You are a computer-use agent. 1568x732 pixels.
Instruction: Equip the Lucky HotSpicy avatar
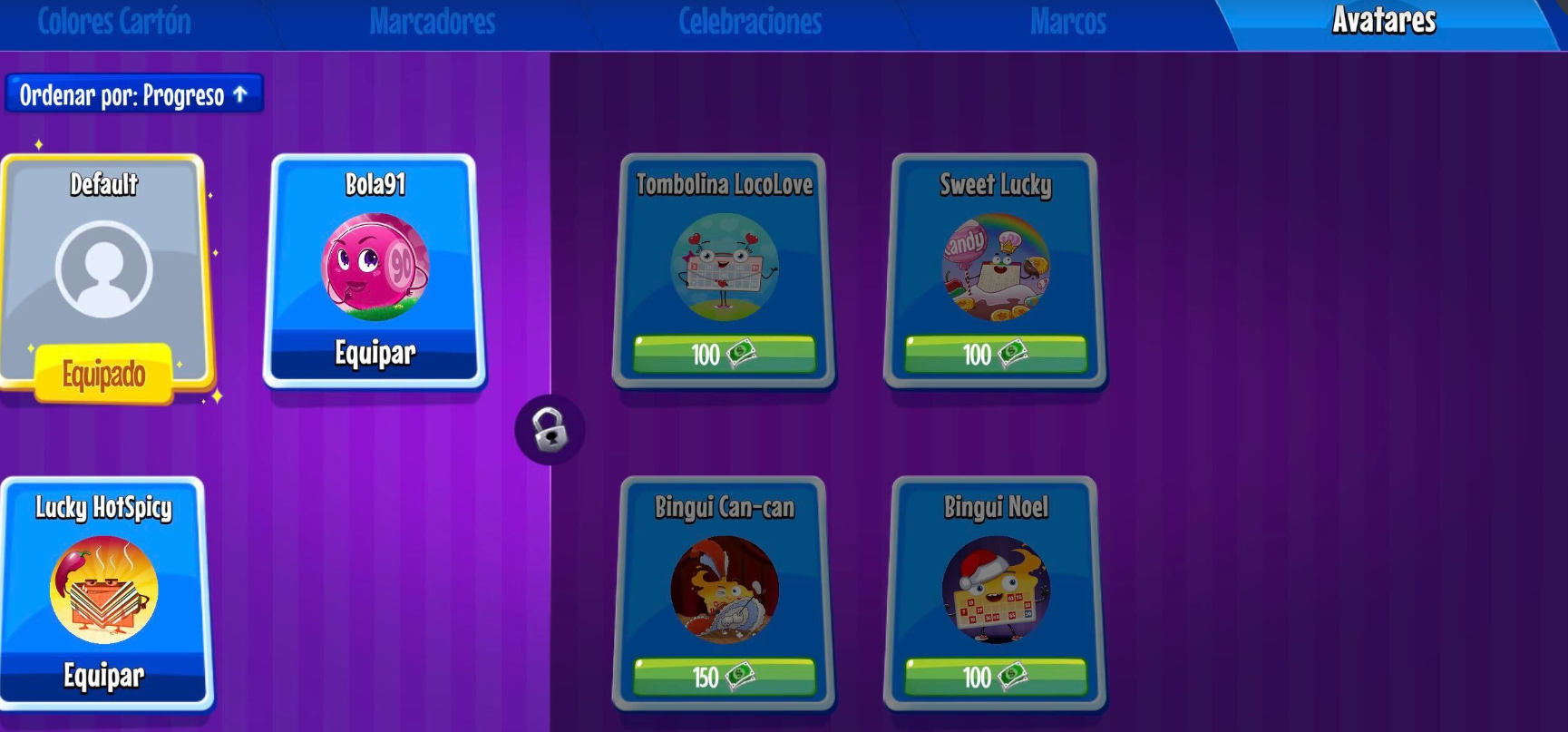(103, 676)
